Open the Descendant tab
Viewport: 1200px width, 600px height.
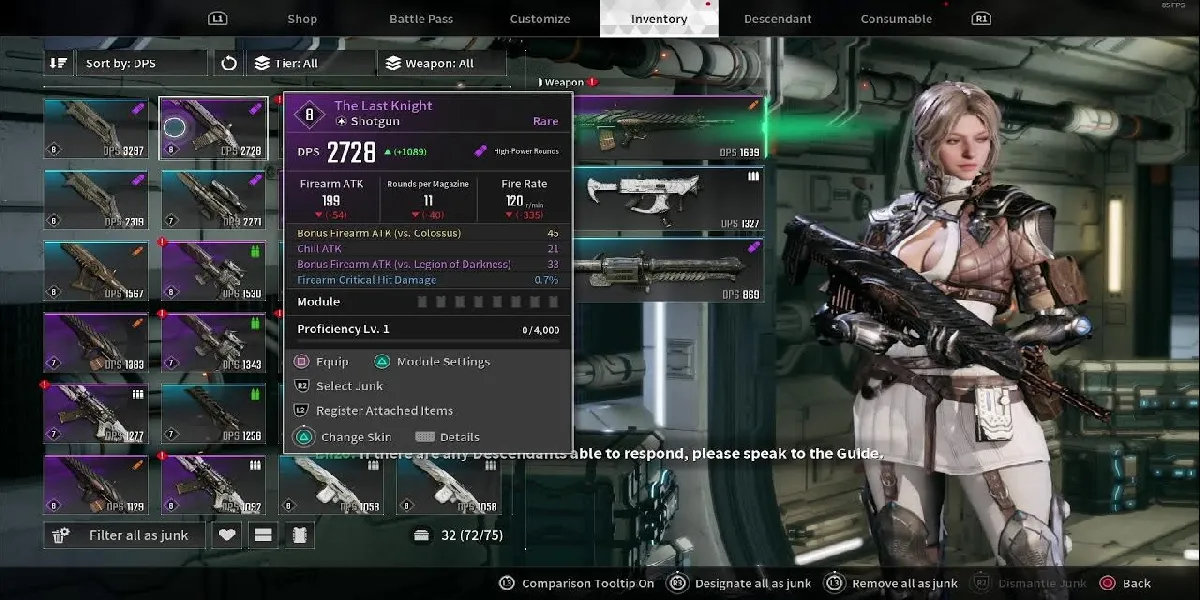778,19
